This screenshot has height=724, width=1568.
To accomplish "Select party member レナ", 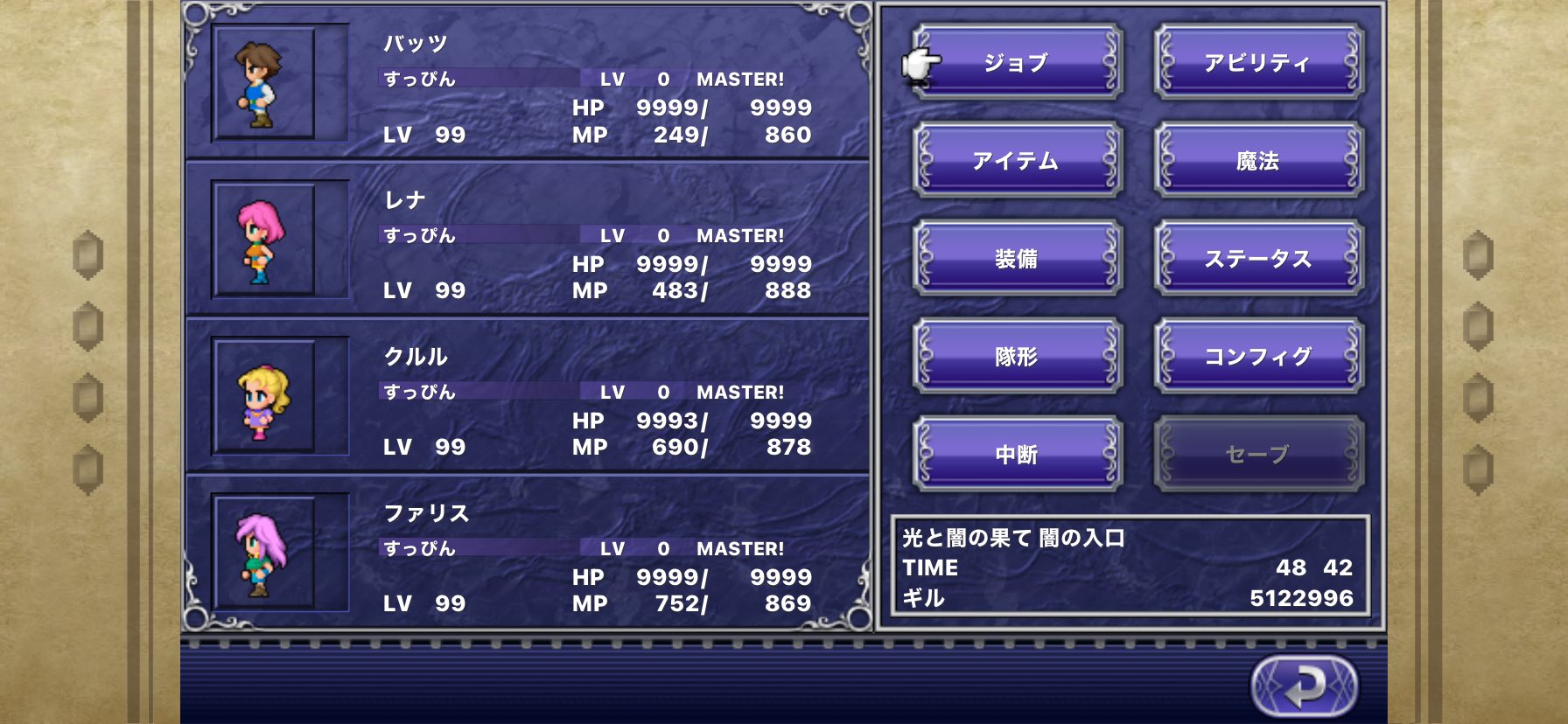I will coord(527,240).
